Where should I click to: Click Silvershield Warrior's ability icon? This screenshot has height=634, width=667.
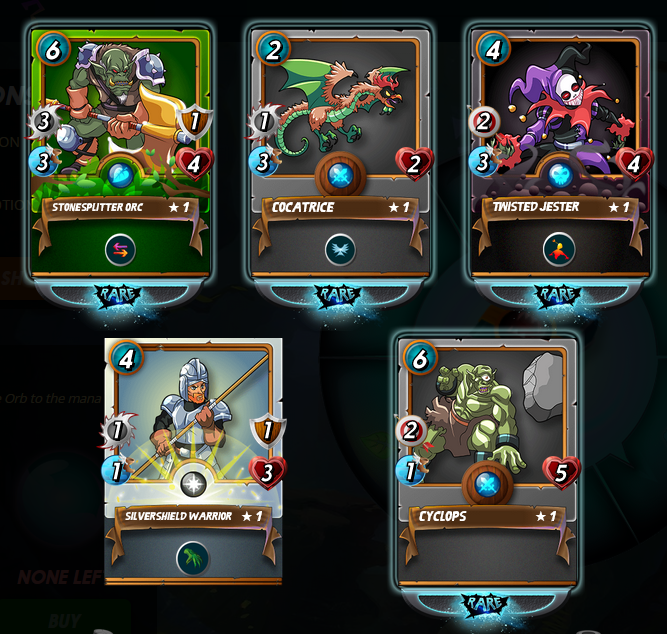point(193,558)
